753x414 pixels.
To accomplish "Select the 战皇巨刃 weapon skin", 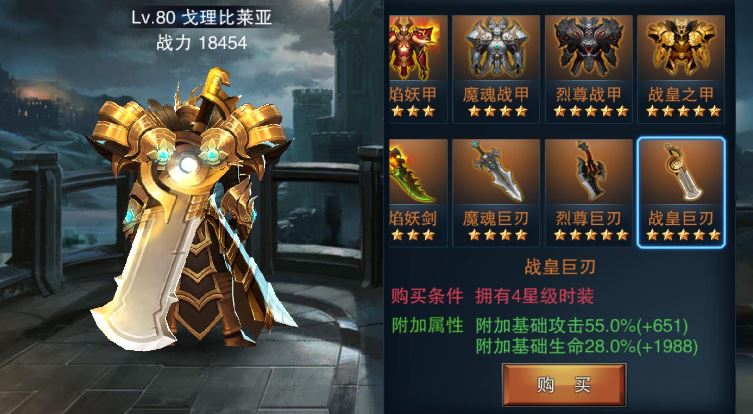I will 681,190.
